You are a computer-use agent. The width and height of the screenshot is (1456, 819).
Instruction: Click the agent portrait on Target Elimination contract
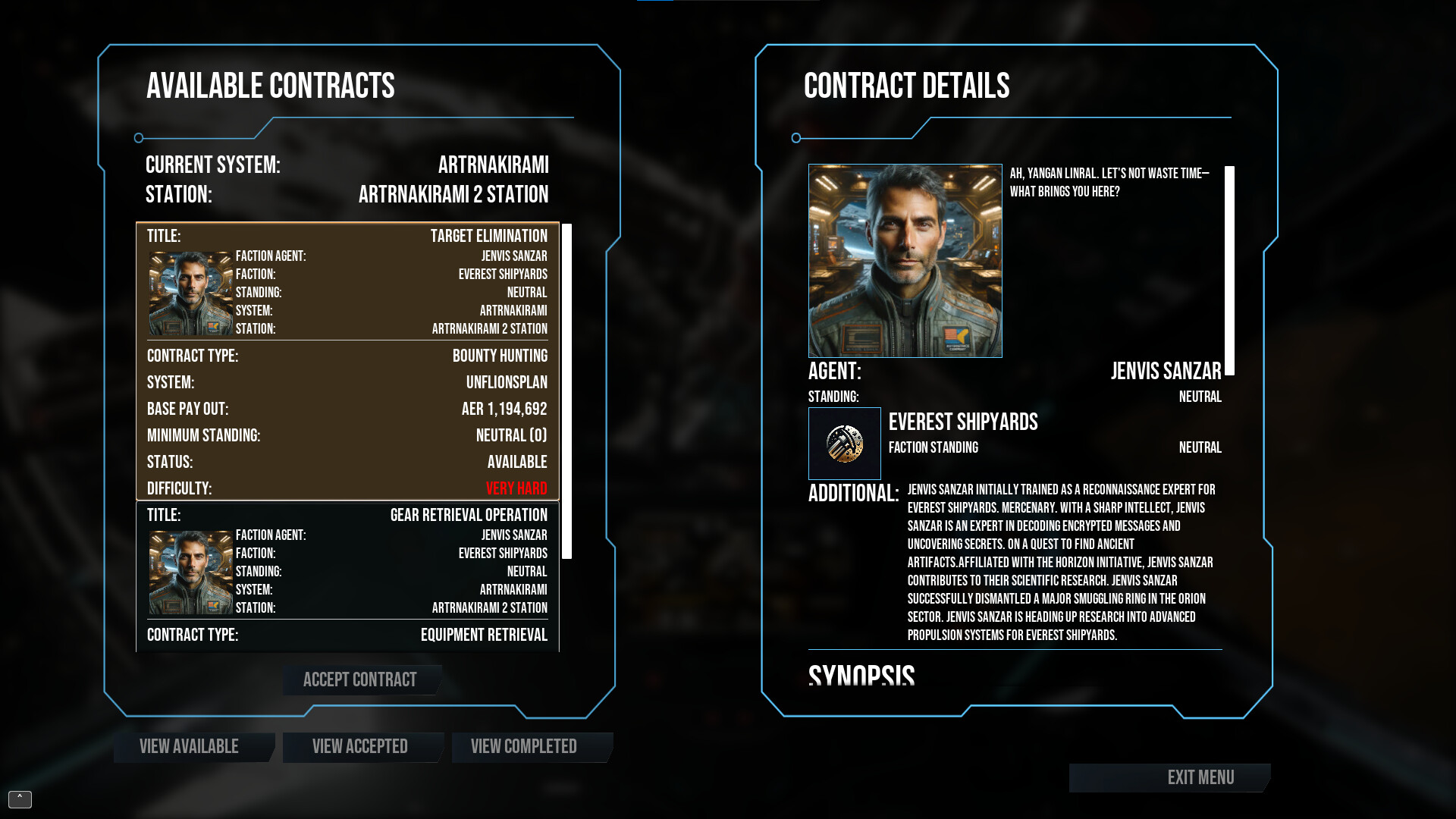[190, 290]
